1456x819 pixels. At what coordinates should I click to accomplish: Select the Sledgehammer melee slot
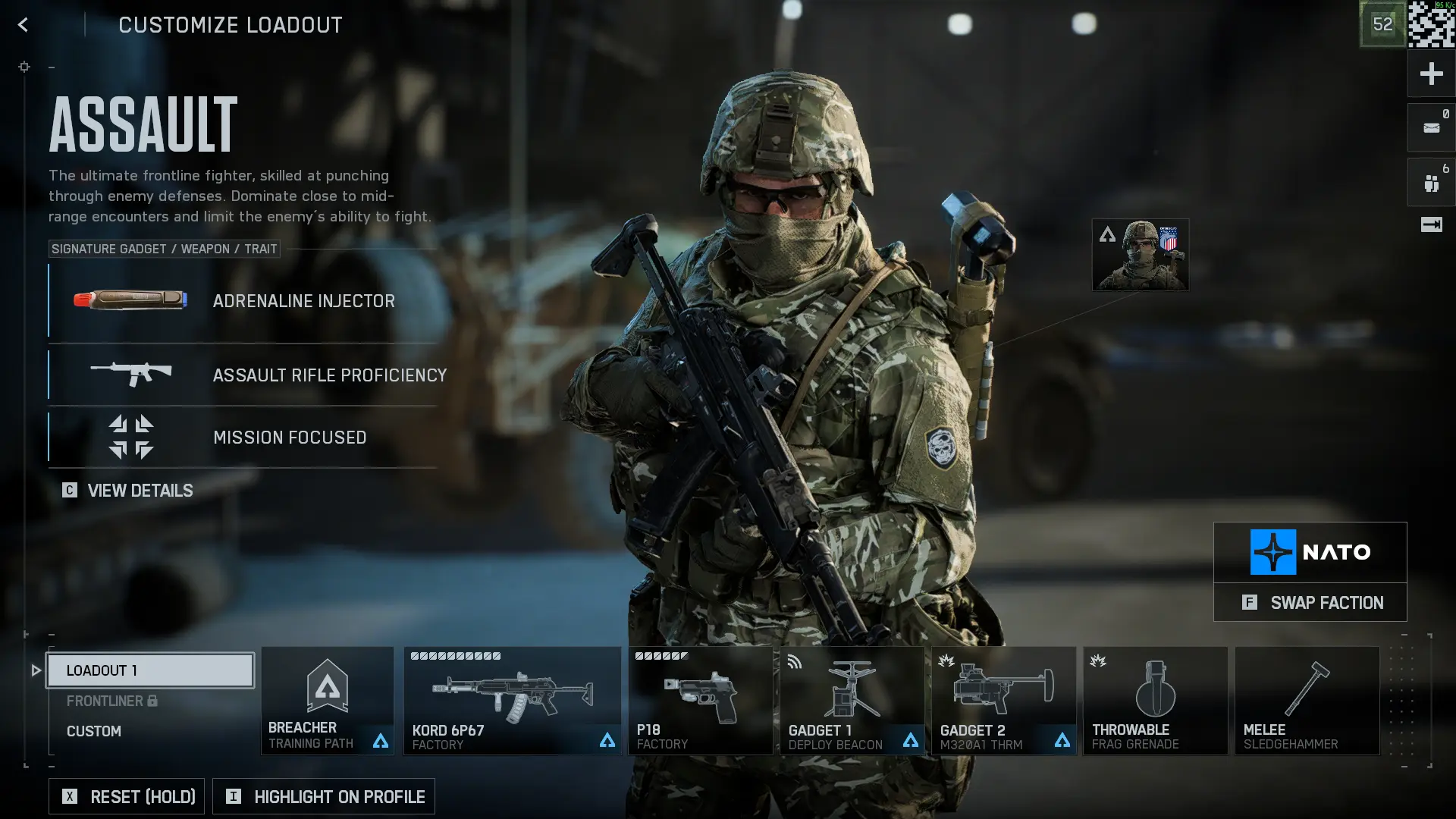tap(1306, 698)
